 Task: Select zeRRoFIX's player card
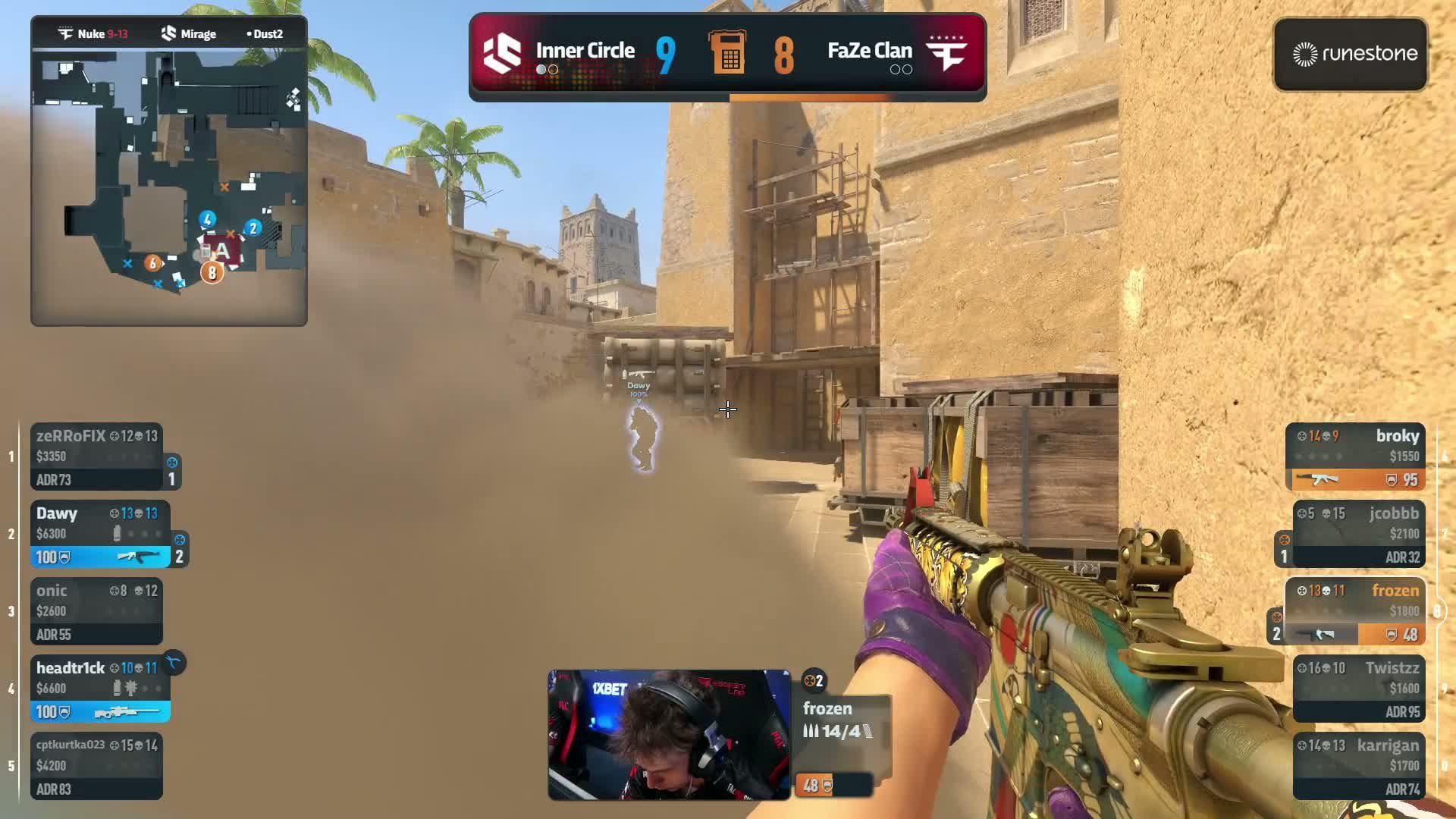click(96, 457)
